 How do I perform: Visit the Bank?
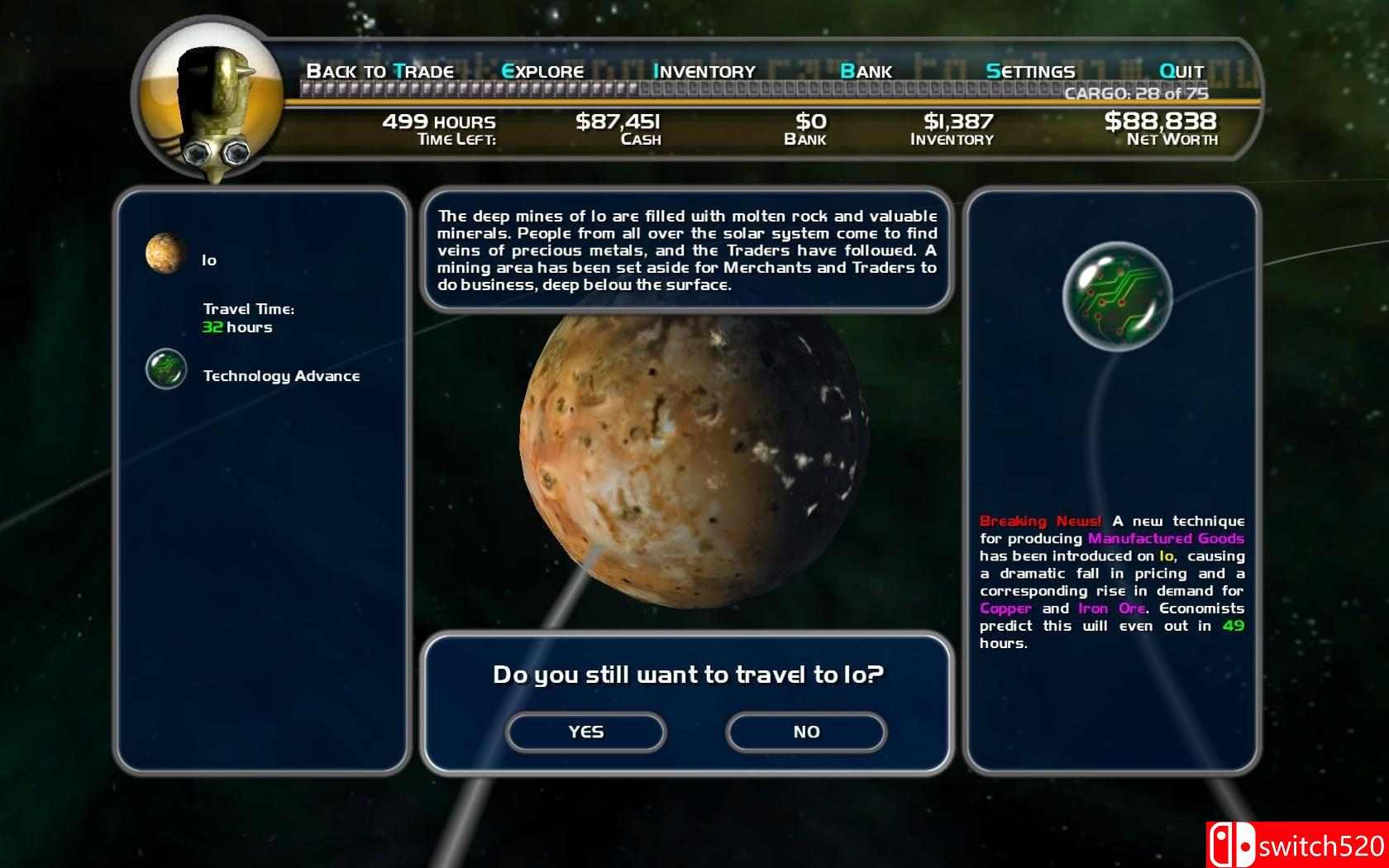pyautogui.click(x=866, y=71)
